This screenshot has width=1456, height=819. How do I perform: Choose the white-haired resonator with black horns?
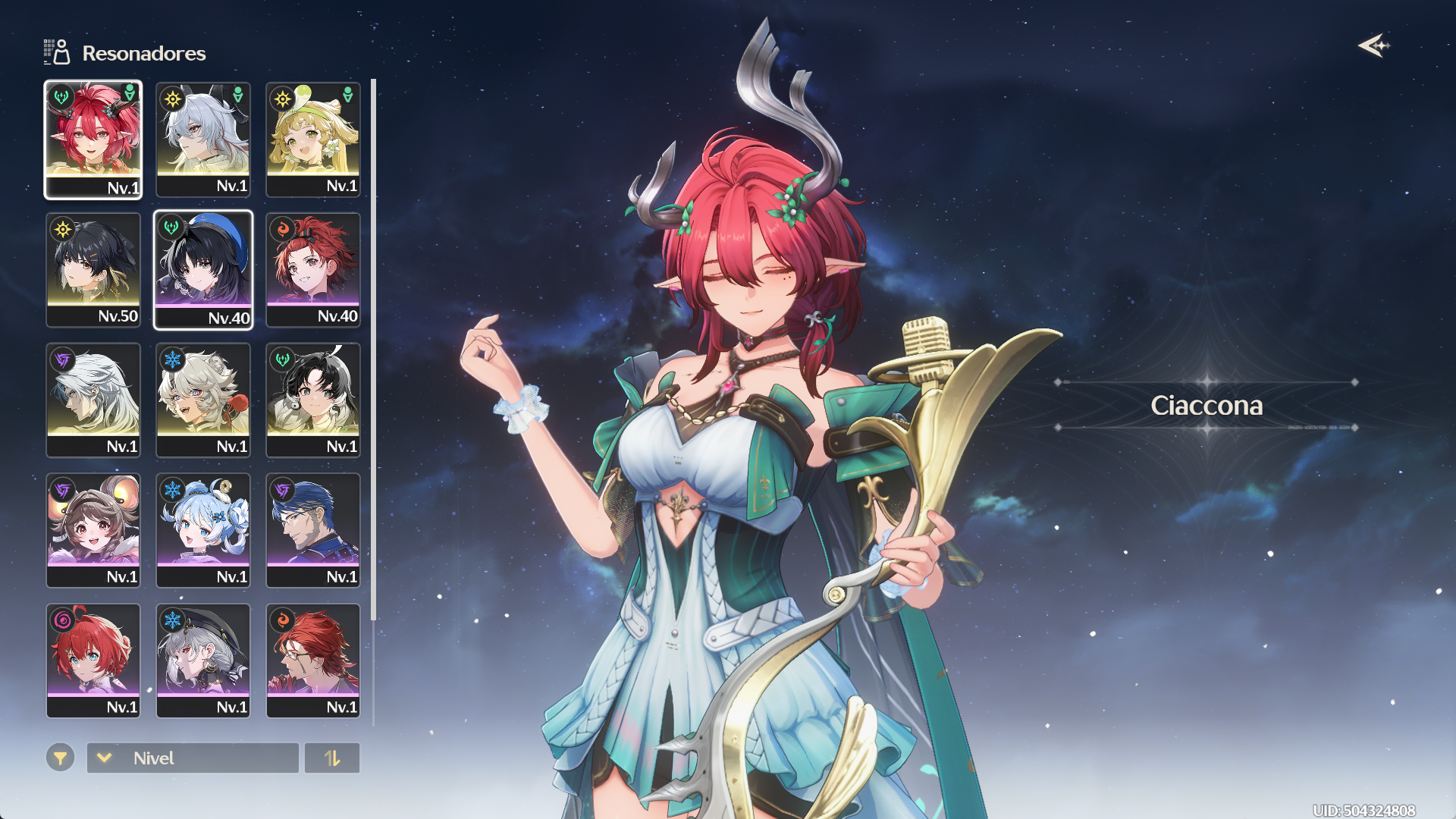click(x=203, y=140)
